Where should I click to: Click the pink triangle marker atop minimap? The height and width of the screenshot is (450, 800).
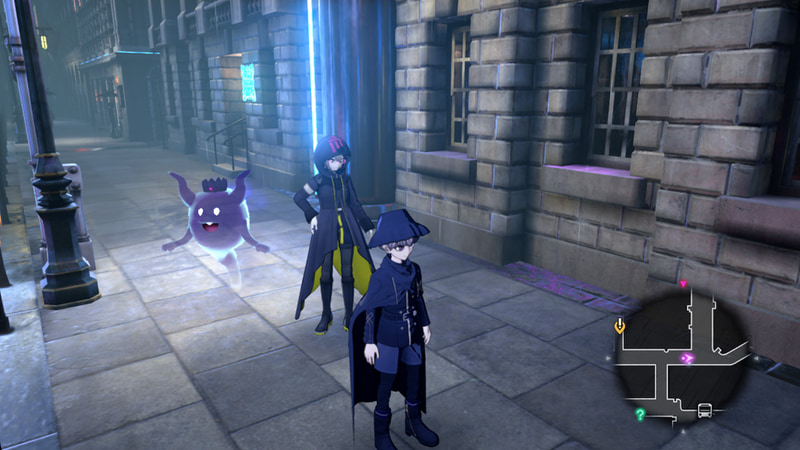(683, 285)
